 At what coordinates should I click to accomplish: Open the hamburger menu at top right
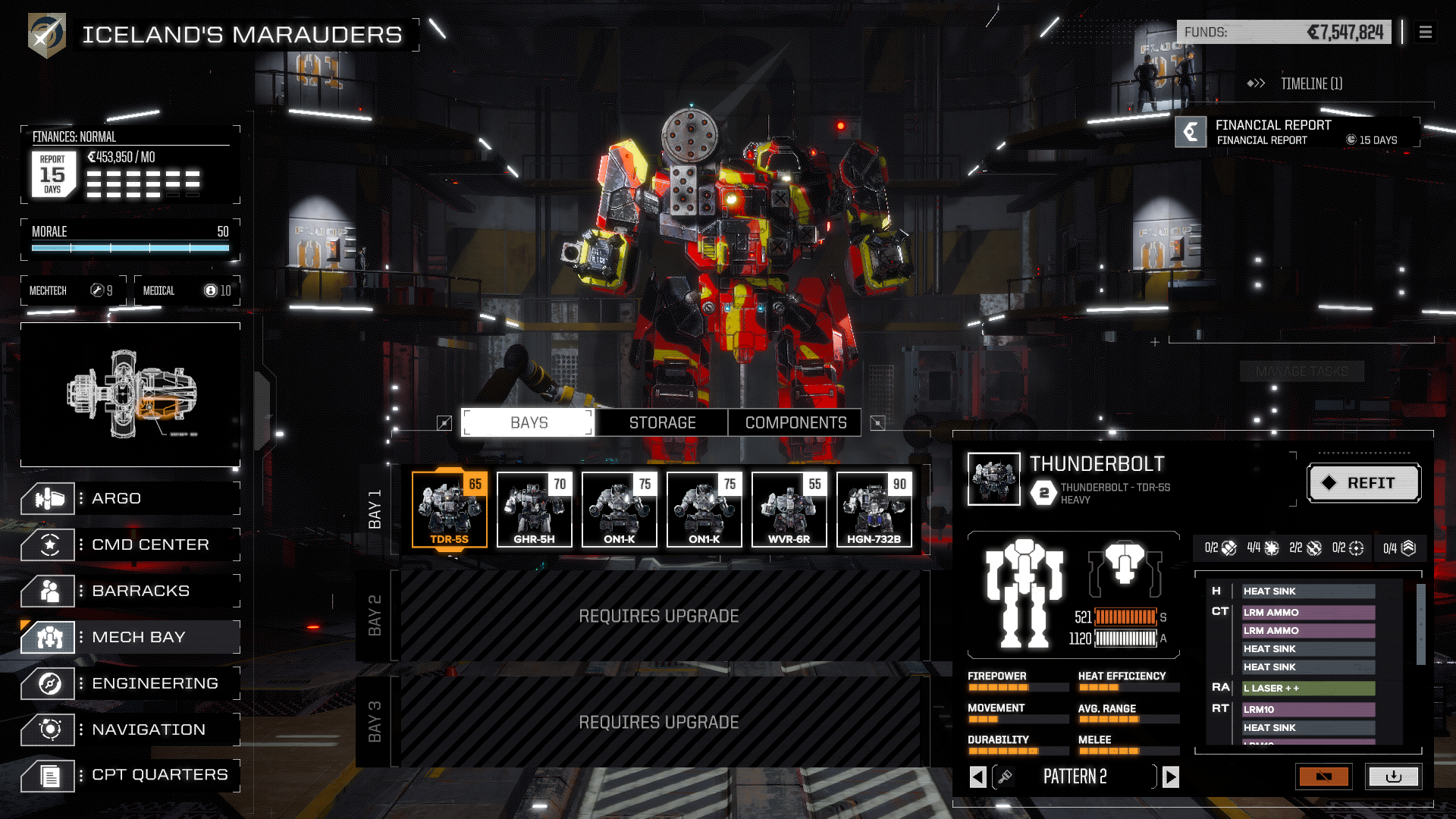[1425, 33]
